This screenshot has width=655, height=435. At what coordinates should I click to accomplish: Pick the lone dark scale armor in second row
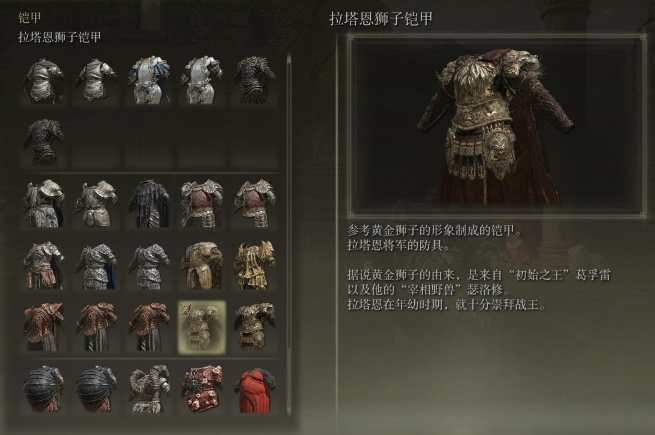pos(44,142)
